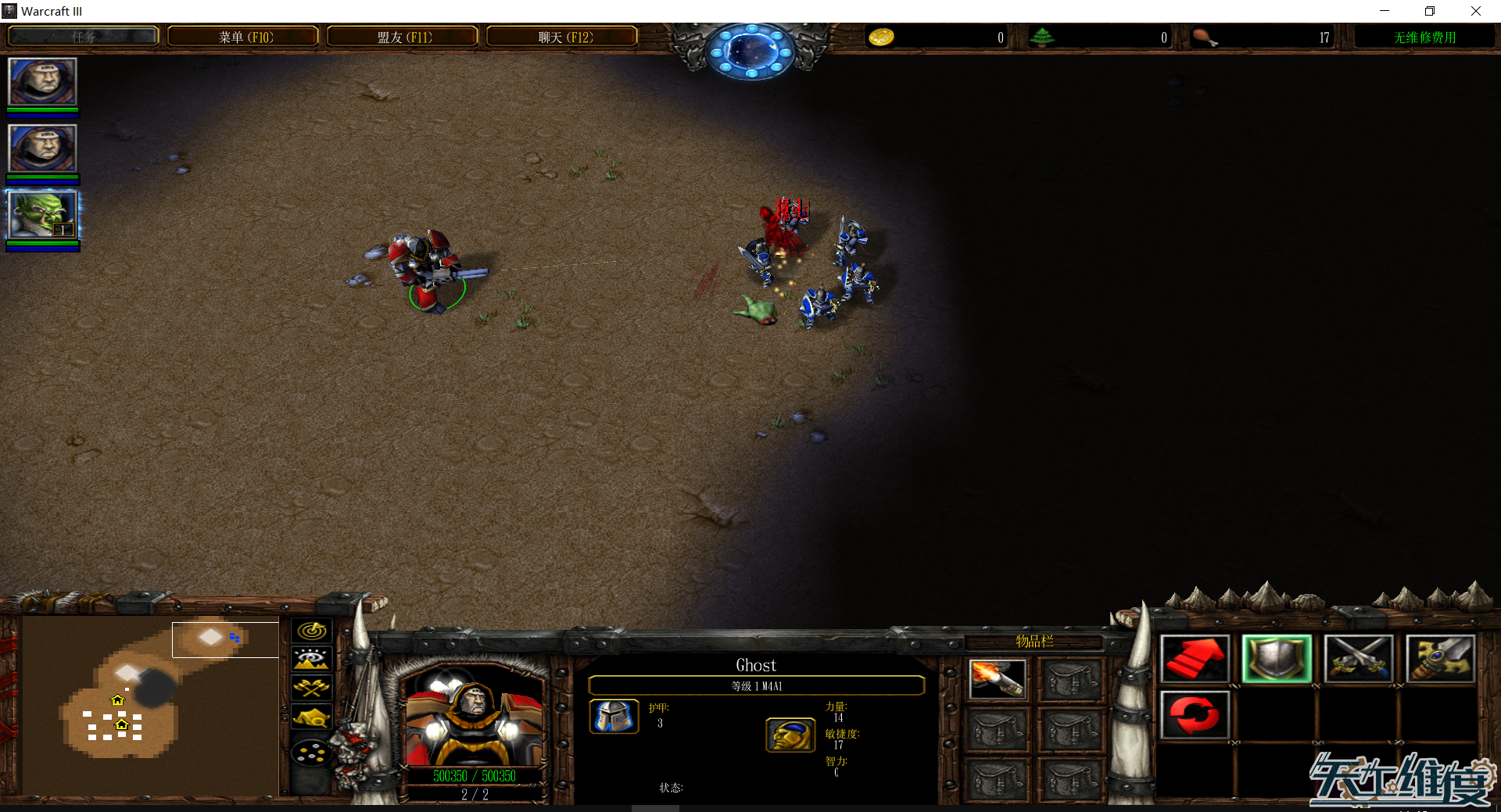1501x812 pixels.
Task: Activate the red circular arrows command
Action: click(1195, 714)
